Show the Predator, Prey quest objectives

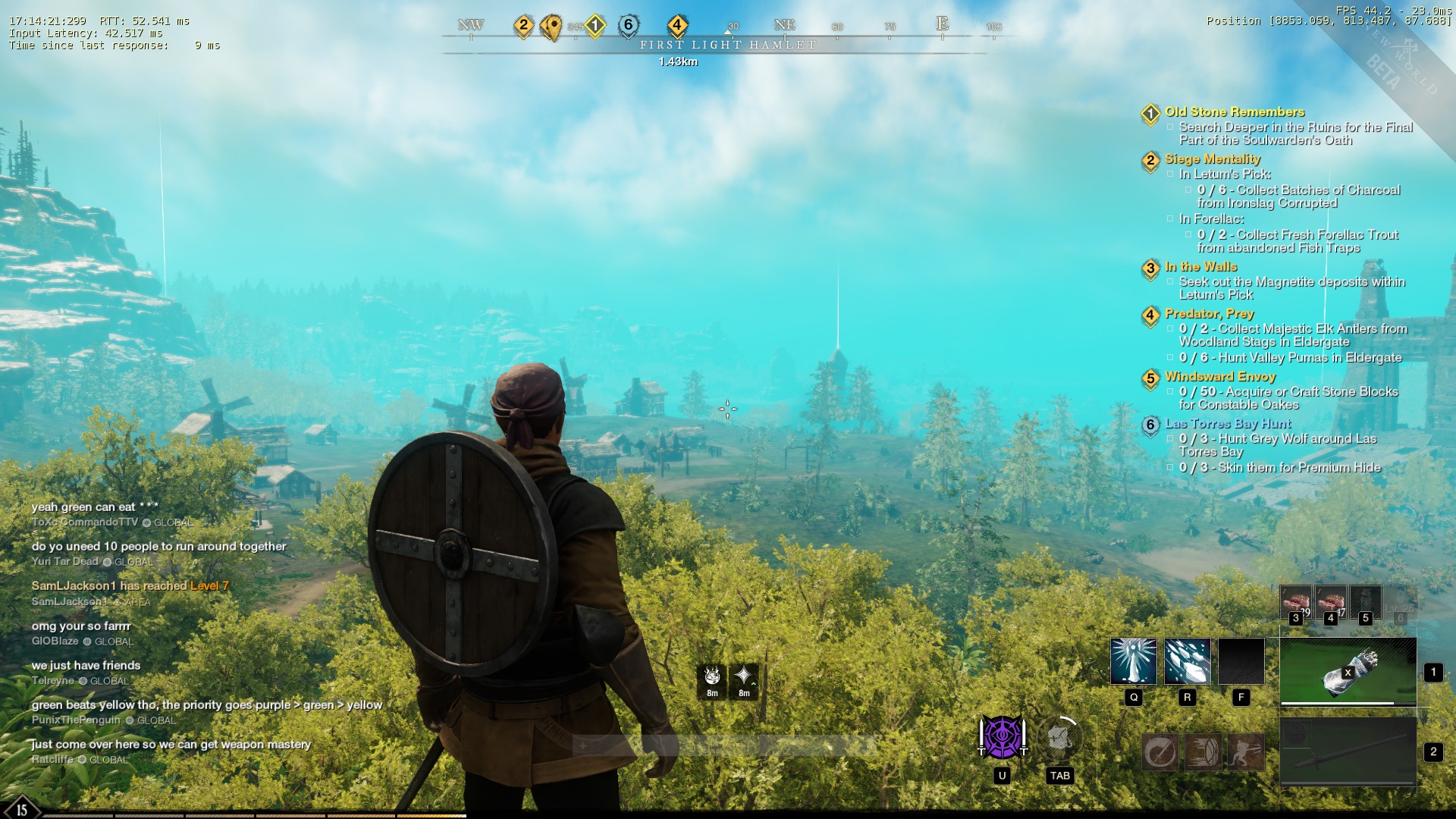pyautogui.click(x=1209, y=314)
